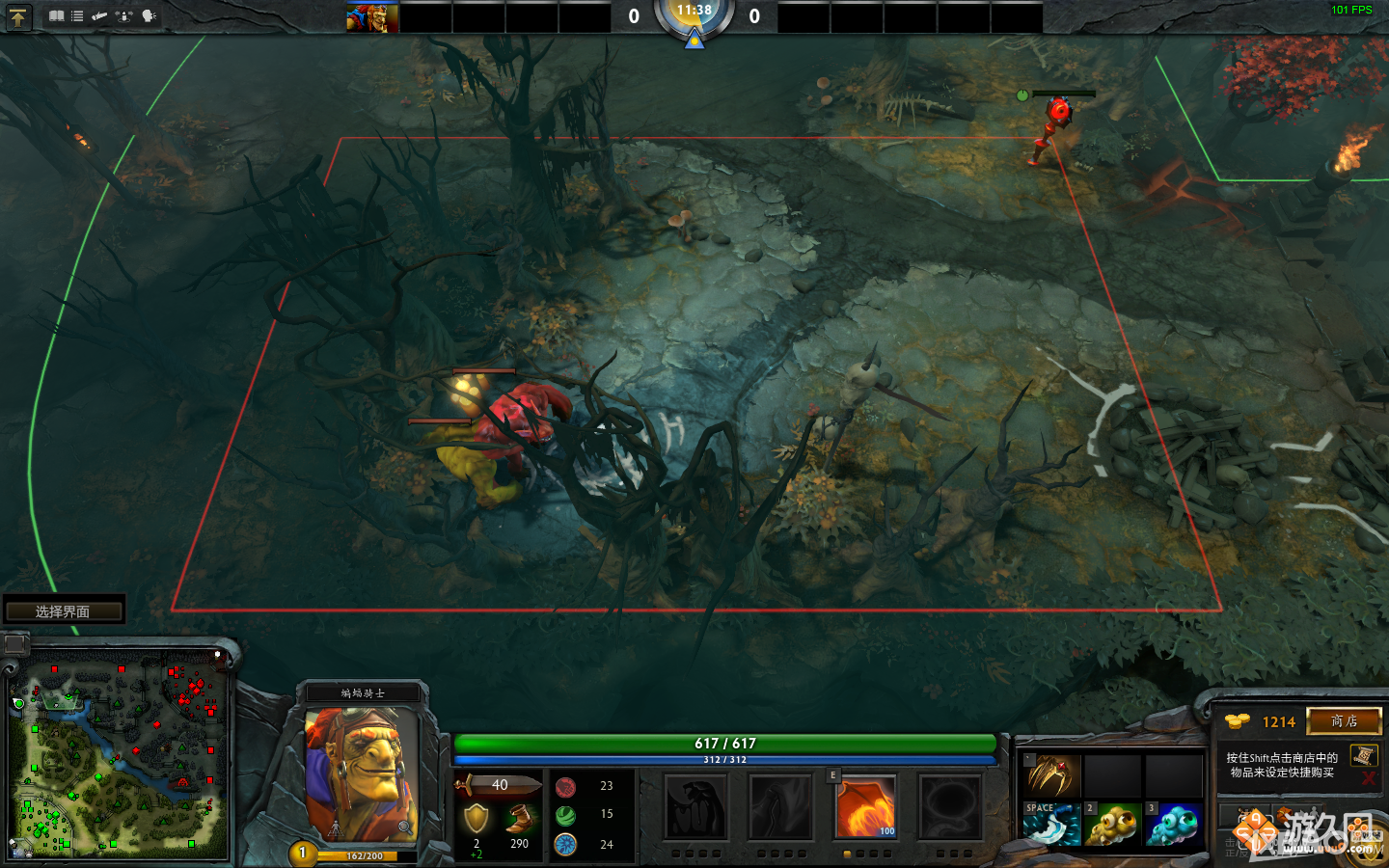Click the 蝙蝠骑士 hero name plate

tap(365, 692)
